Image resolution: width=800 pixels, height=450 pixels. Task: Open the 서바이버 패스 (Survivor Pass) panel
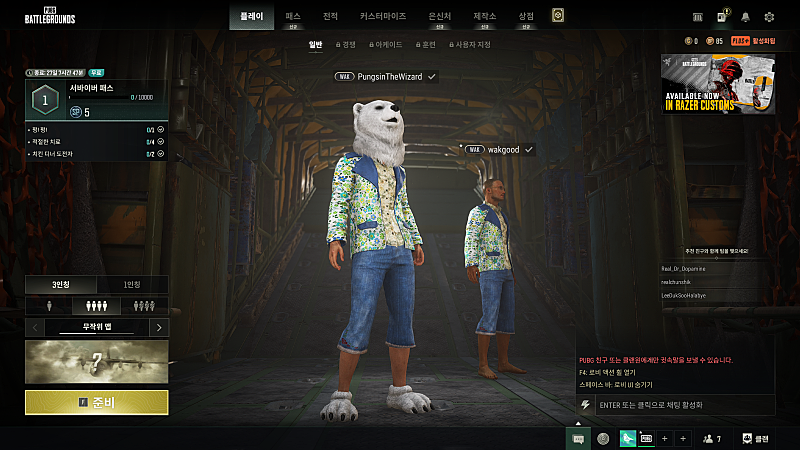click(x=96, y=101)
